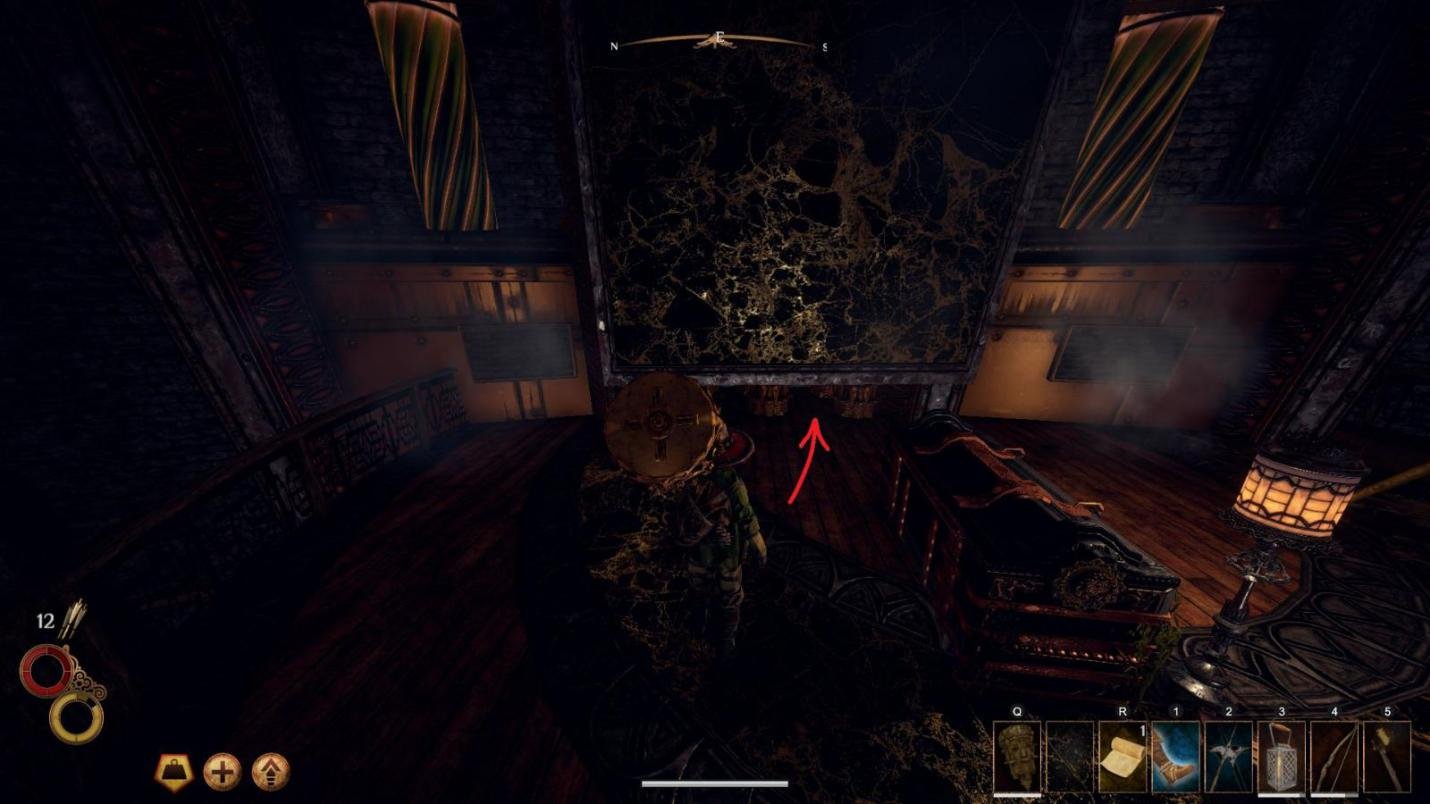Image resolution: width=1430 pixels, height=804 pixels.
Task: Click the level-up arrow button
Action: pos(272,771)
